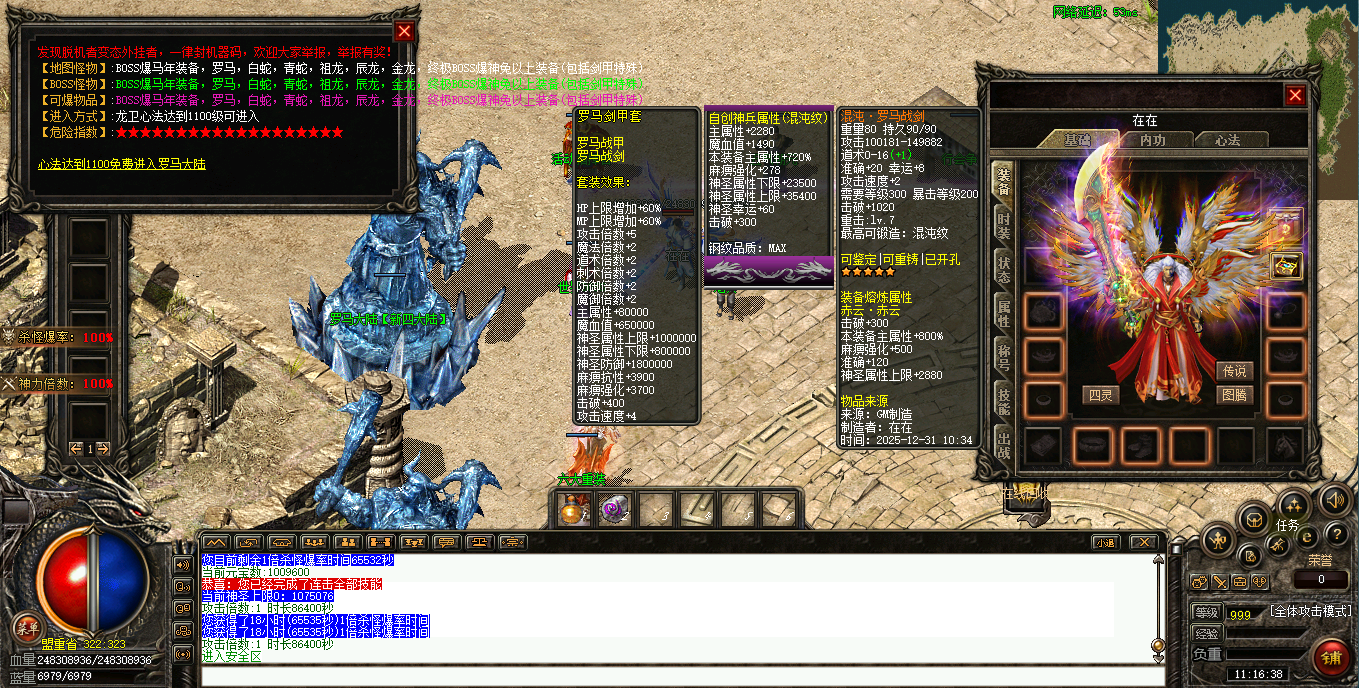The height and width of the screenshot is (688, 1359).
Task: Open the treasure chest icon in equipment panel
Action: [1285, 266]
